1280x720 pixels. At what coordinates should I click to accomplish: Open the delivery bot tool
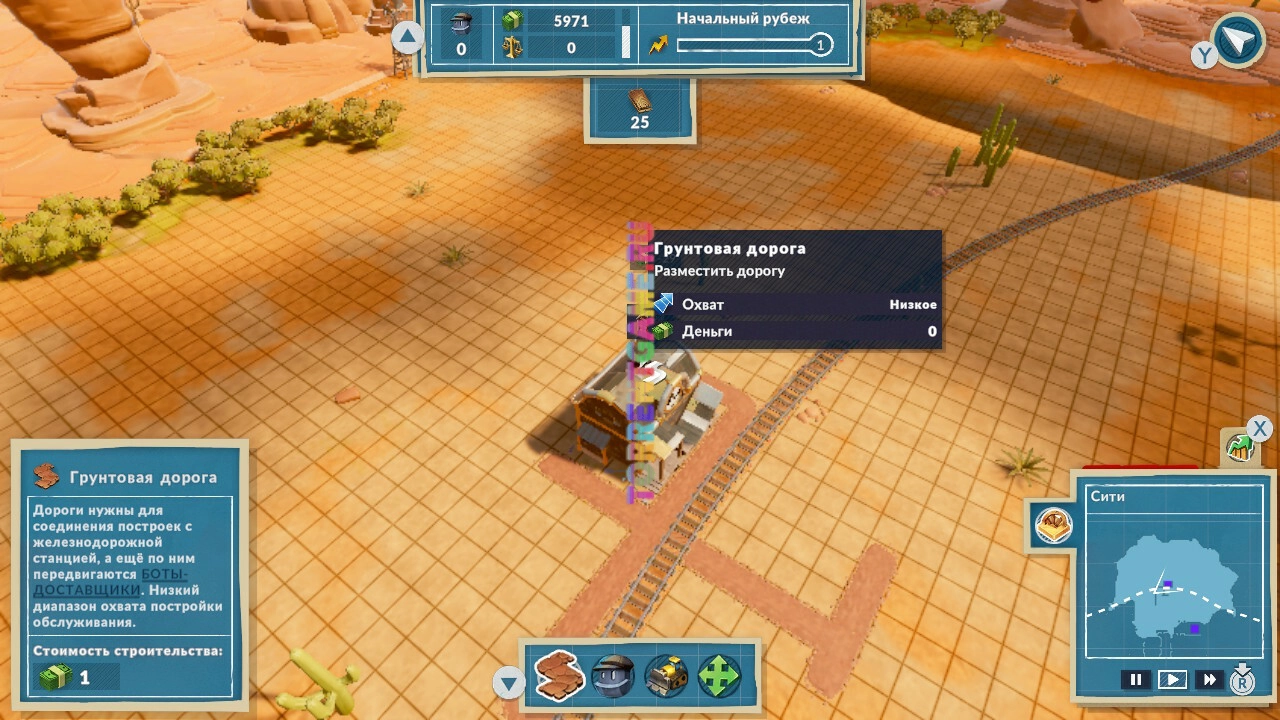point(614,677)
